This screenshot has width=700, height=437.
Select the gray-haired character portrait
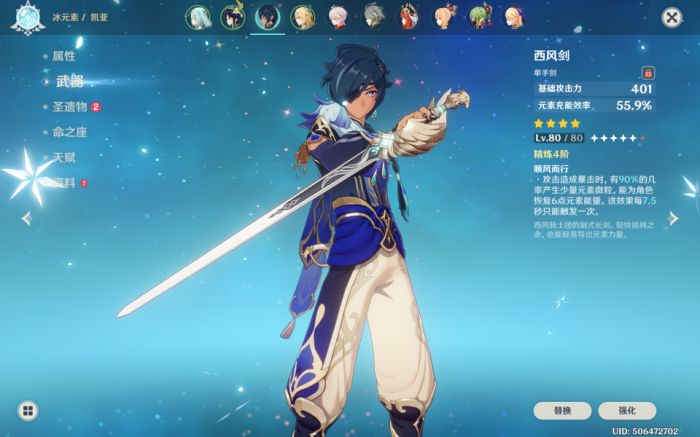tap(373, 16)
